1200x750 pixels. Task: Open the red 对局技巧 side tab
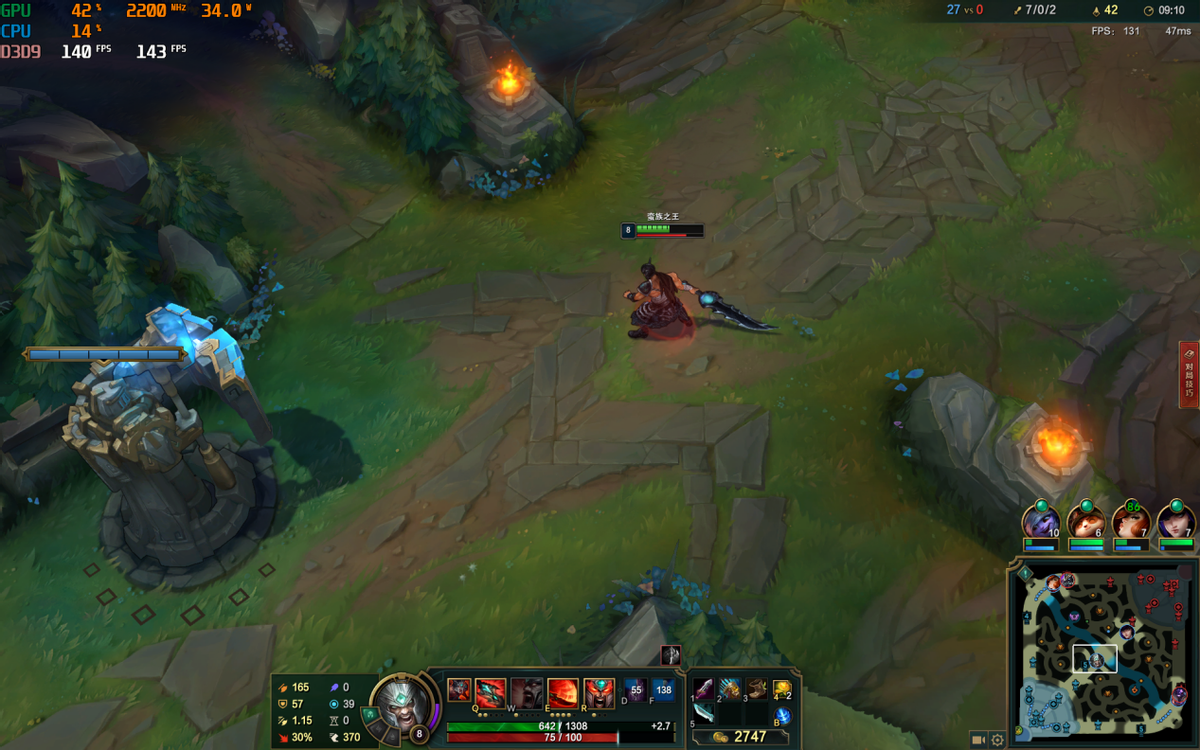click(x=1189, y=375)
